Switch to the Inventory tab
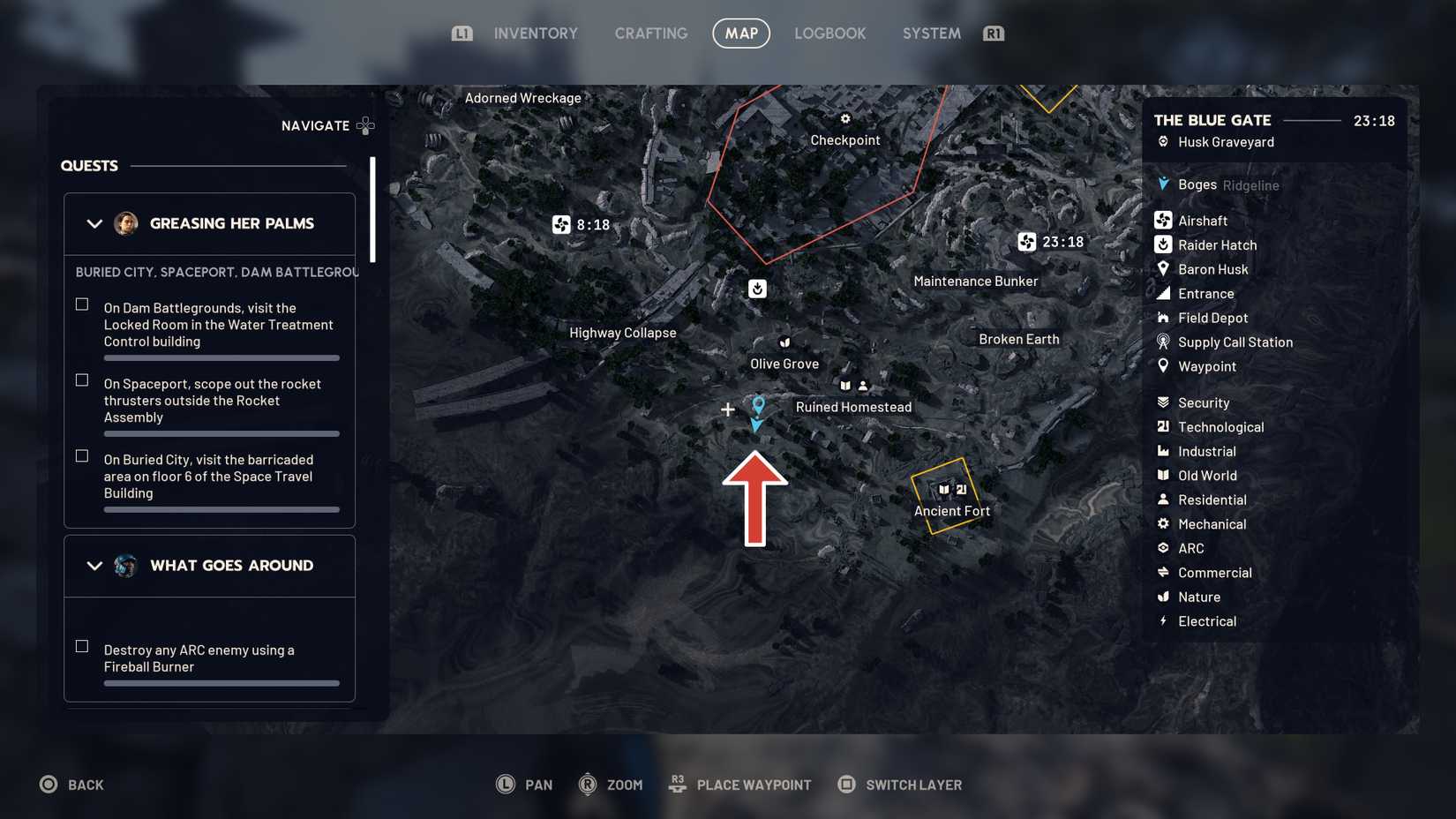The height and width of the screenshot is (819, 1456). [x=535, y=33]
